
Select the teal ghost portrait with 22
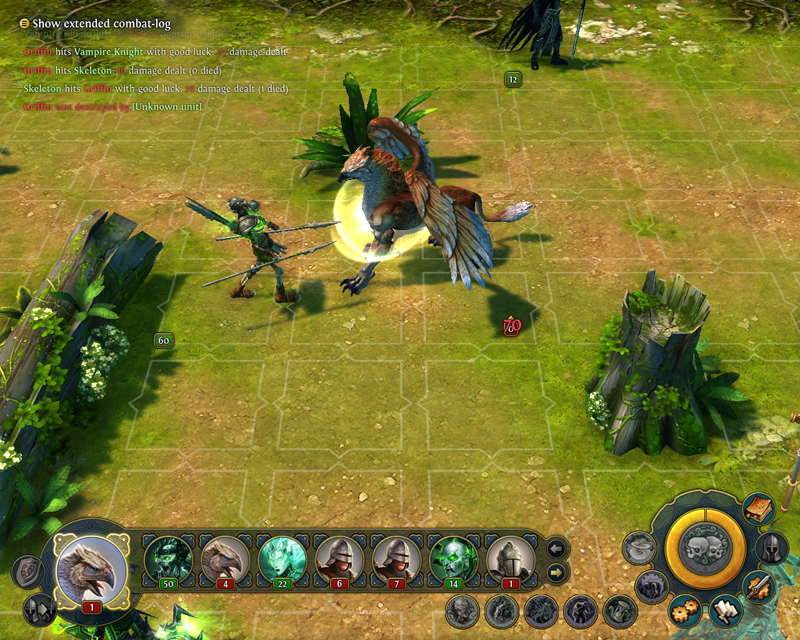coord(282,559)
